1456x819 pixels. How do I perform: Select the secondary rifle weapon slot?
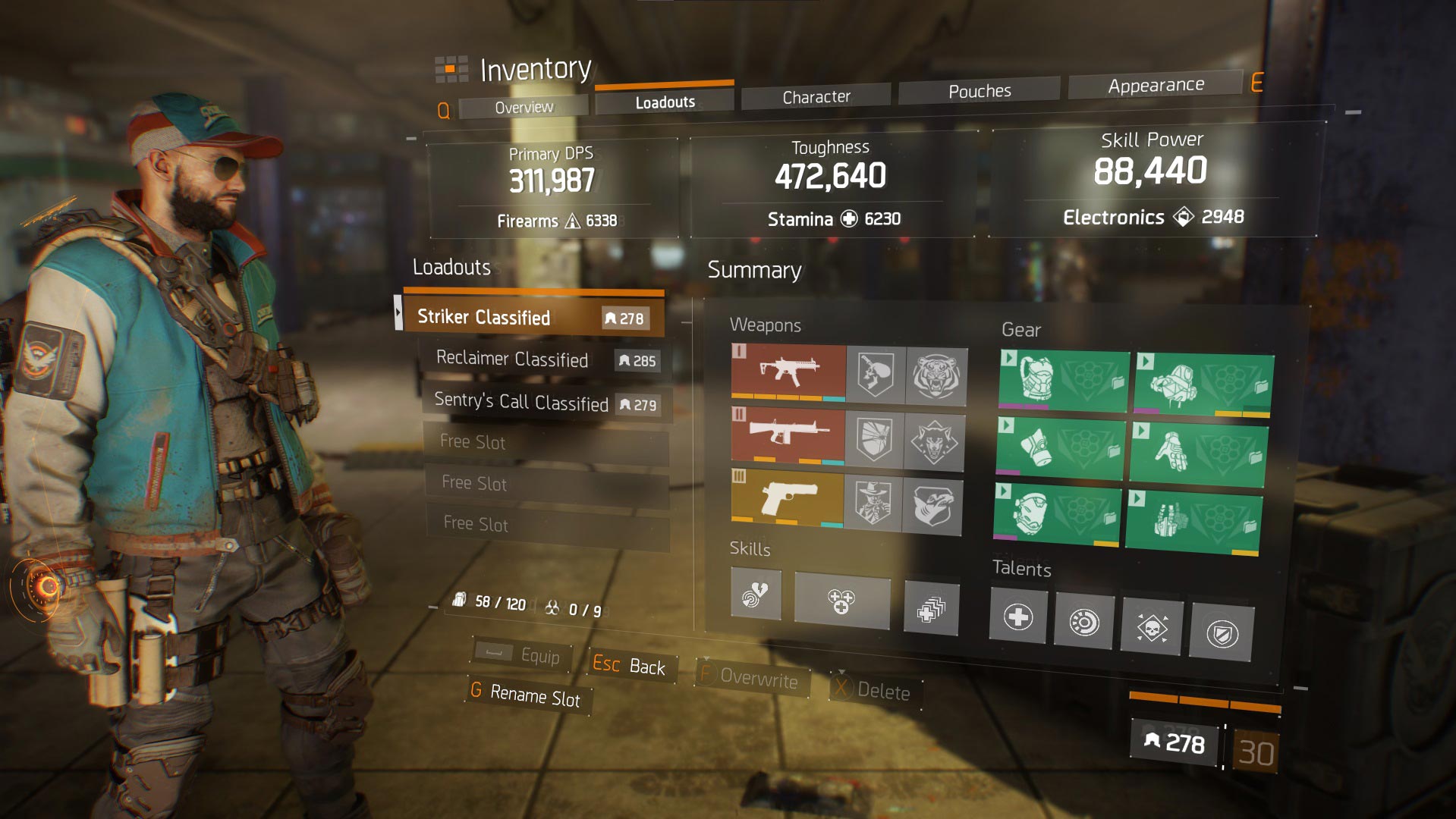pos(788,436)
